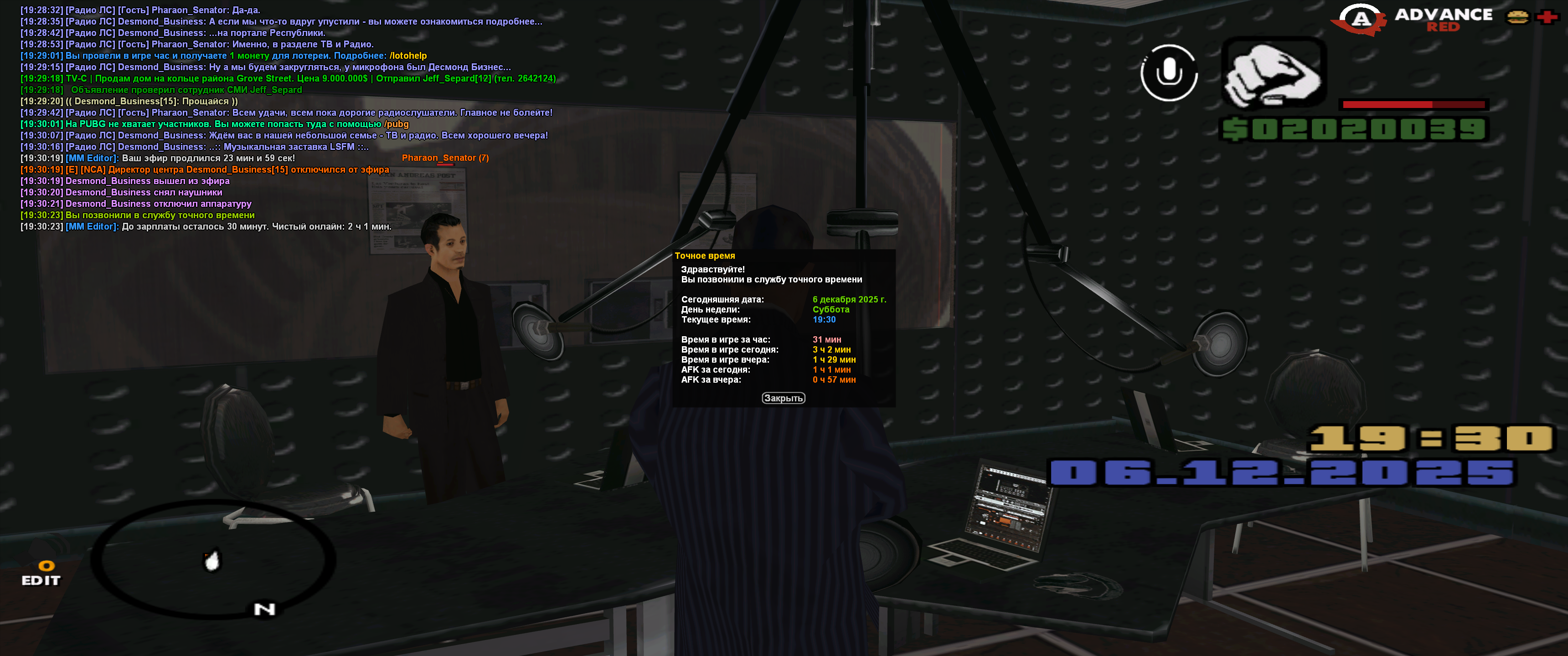Click the burger hunger icon

[1517, 17]
